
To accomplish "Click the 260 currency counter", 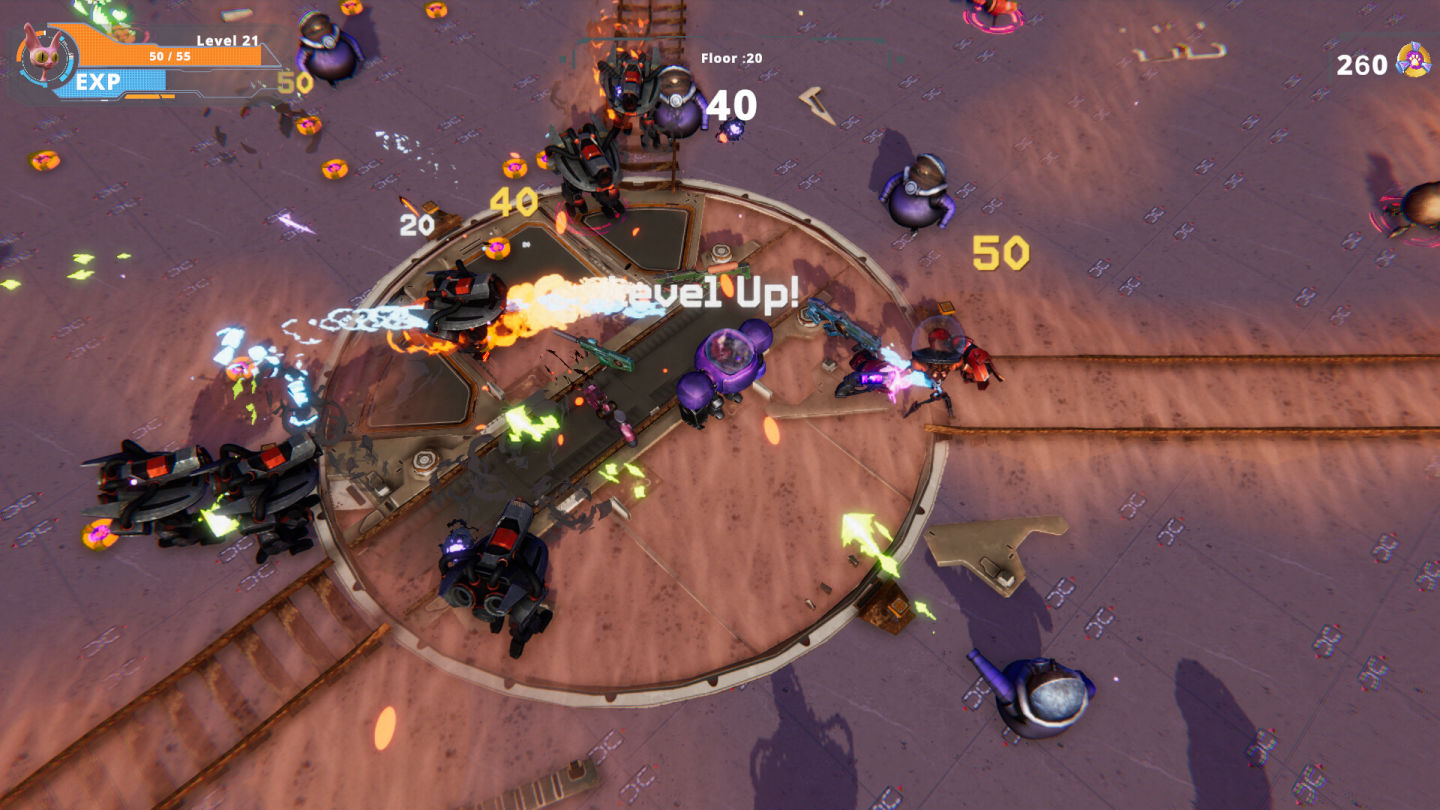I will coord(1360,64).
